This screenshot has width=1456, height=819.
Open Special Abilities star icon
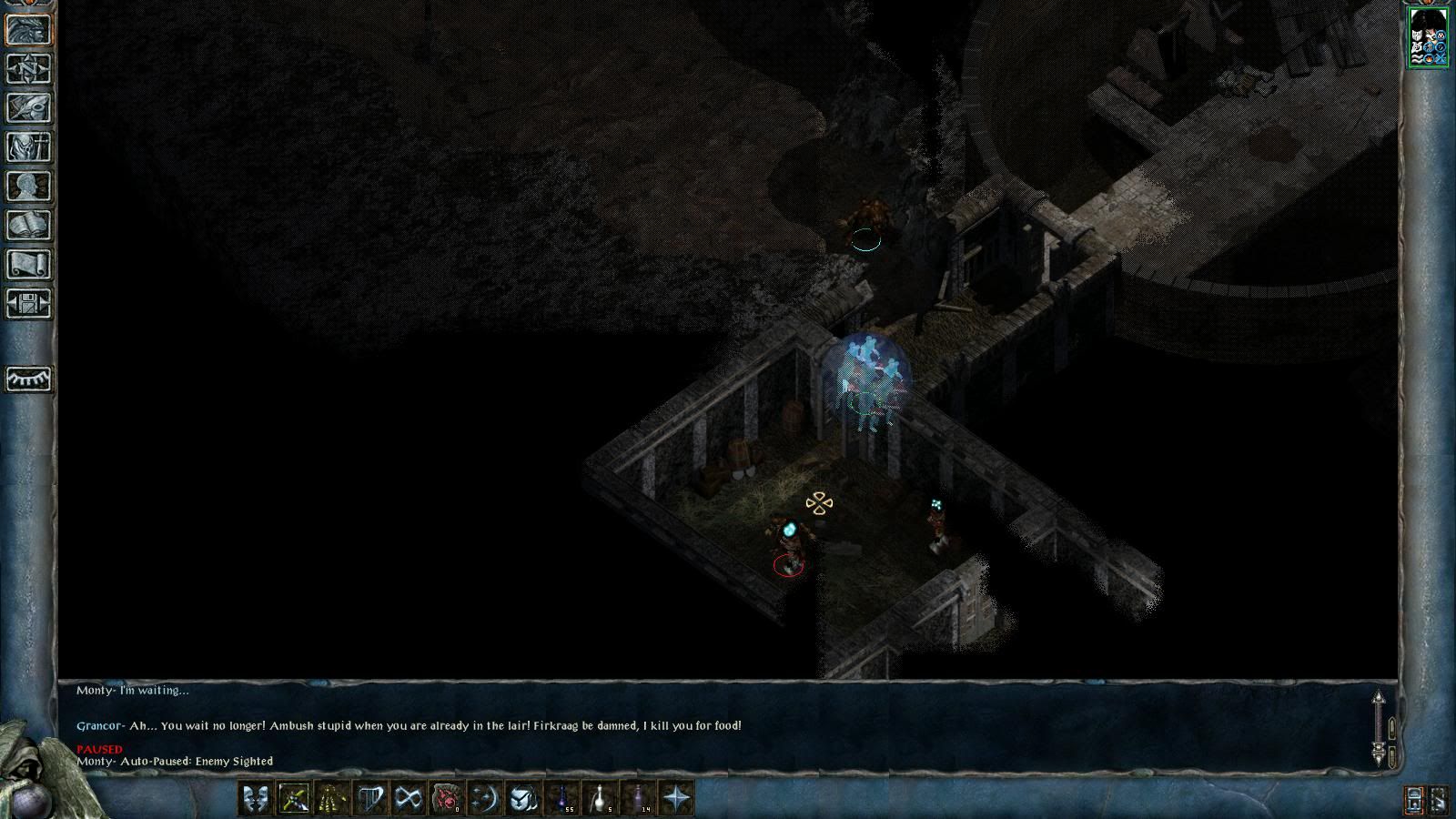(x=677, y=798)
